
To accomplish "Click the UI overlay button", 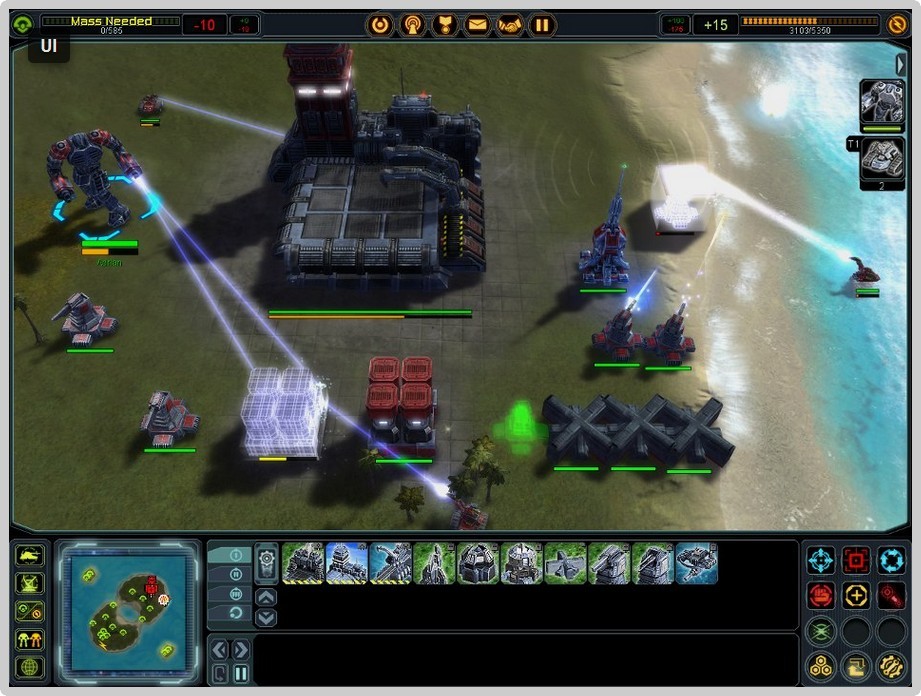I will click(49, 45).
